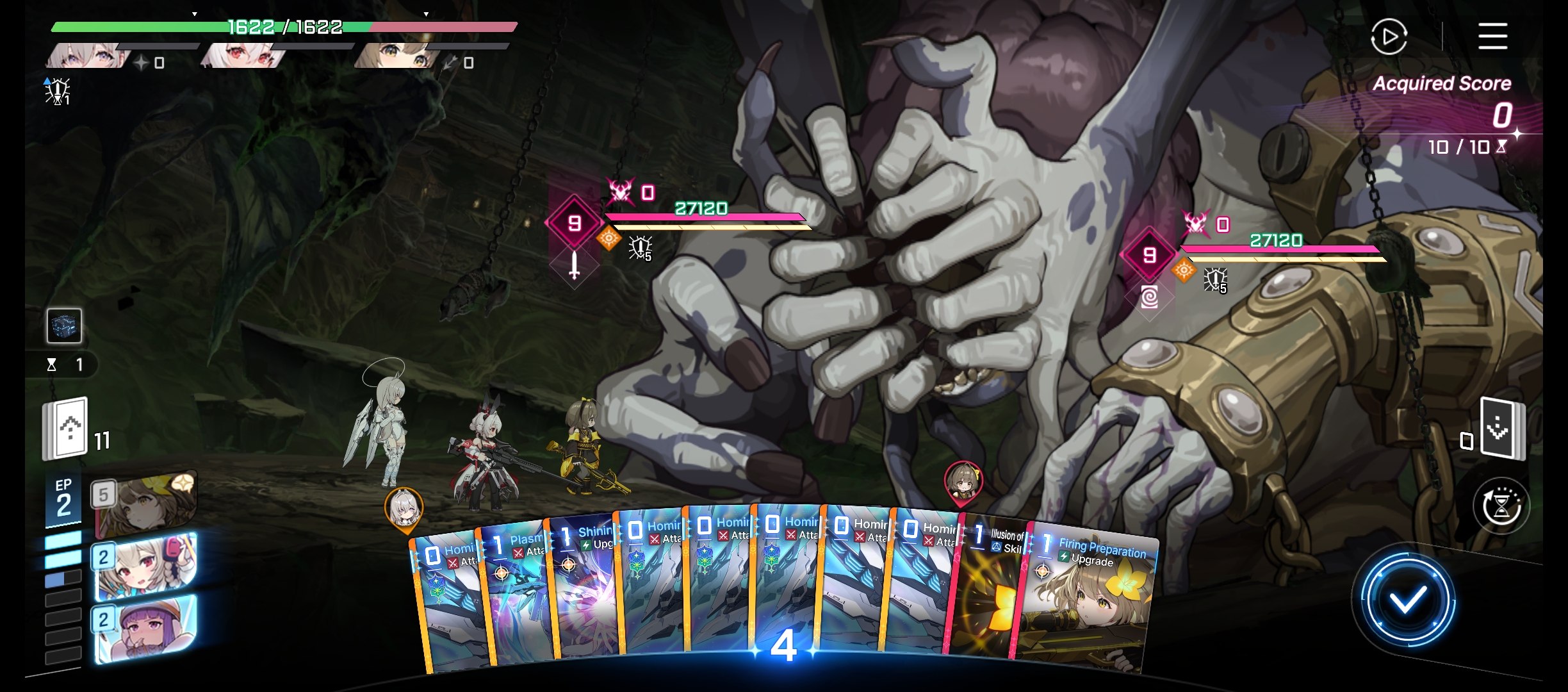Use the red-eyed girl 2-cost ego skill
Image resolution: width=1568 pixels, height=692 pixels.
(146, 567)
